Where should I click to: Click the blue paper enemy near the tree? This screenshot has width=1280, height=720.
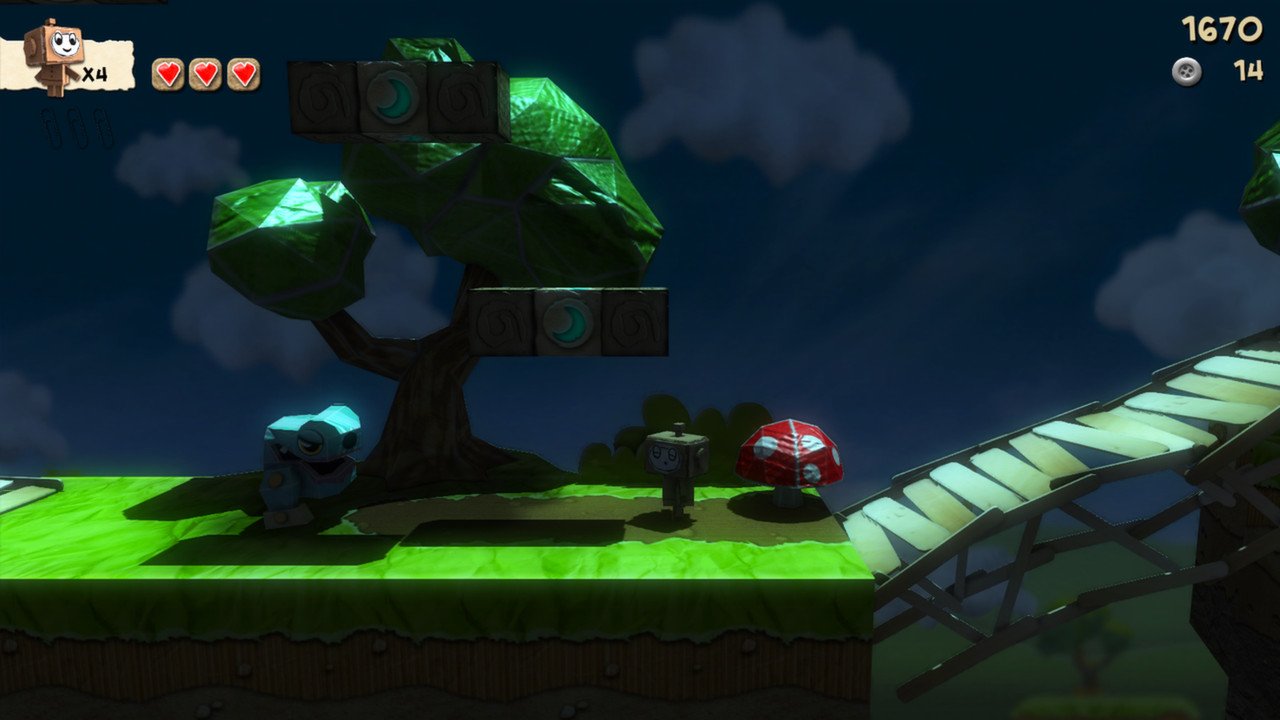tap(315, 460)
